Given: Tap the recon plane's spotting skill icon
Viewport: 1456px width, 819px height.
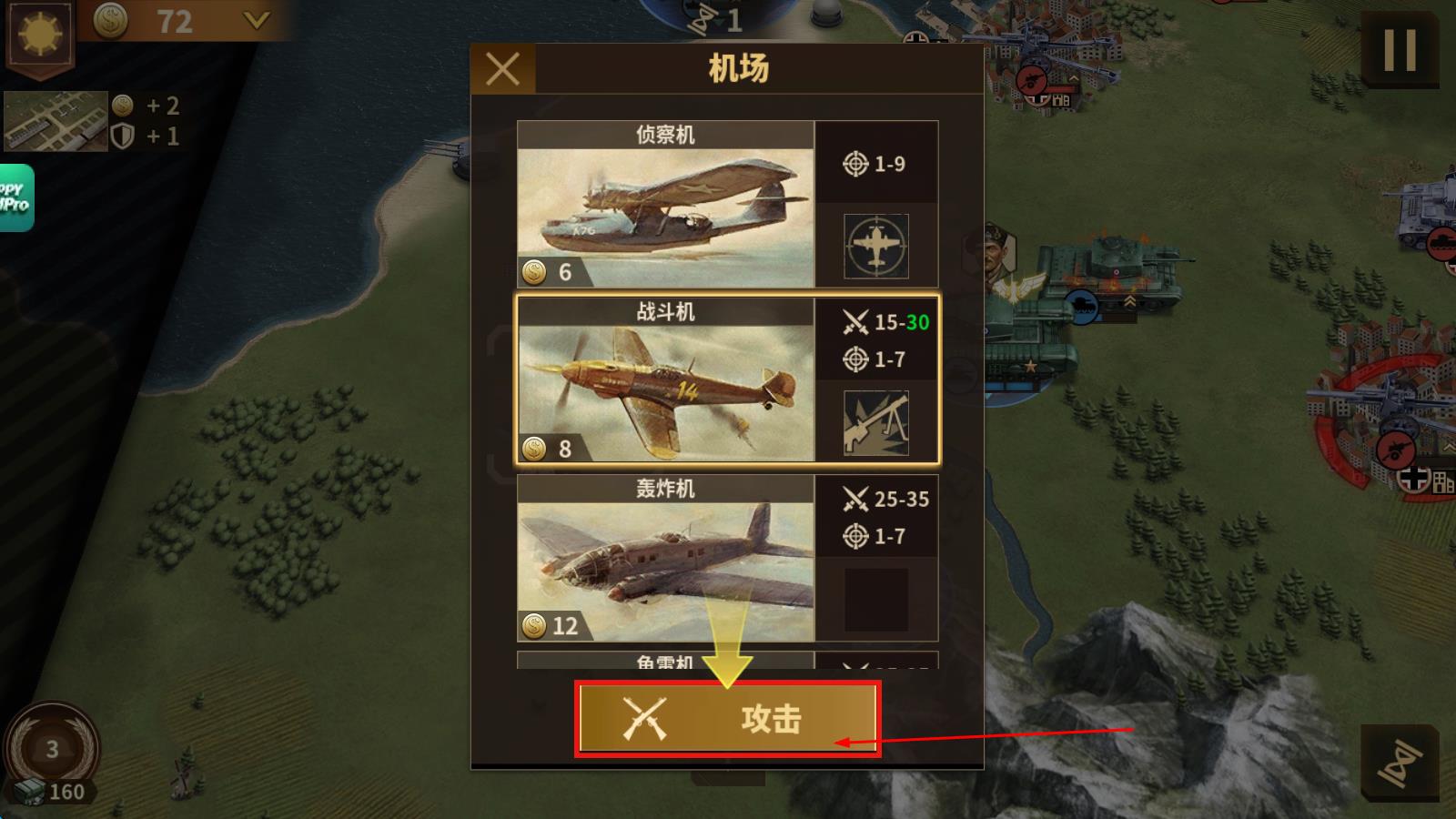Looking at the screenshot, I should pyautogui.click(x=875, y=246).
